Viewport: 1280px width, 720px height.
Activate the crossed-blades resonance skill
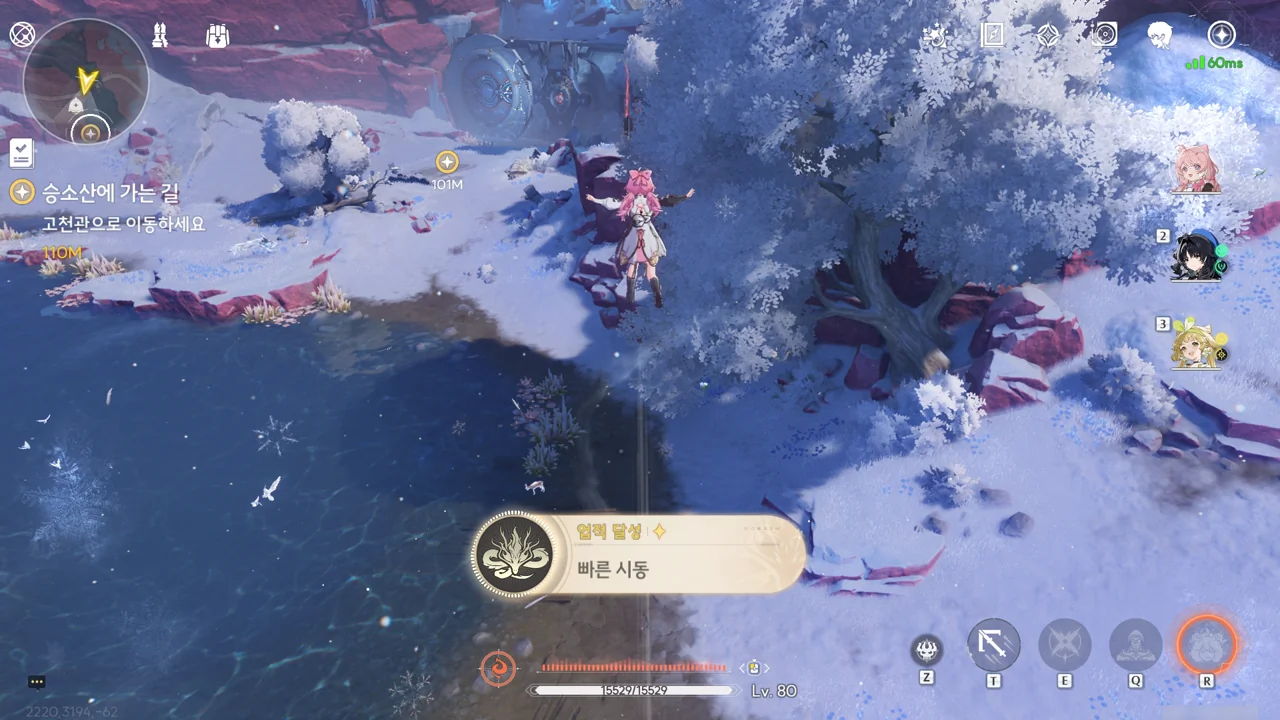point(1064,645)
